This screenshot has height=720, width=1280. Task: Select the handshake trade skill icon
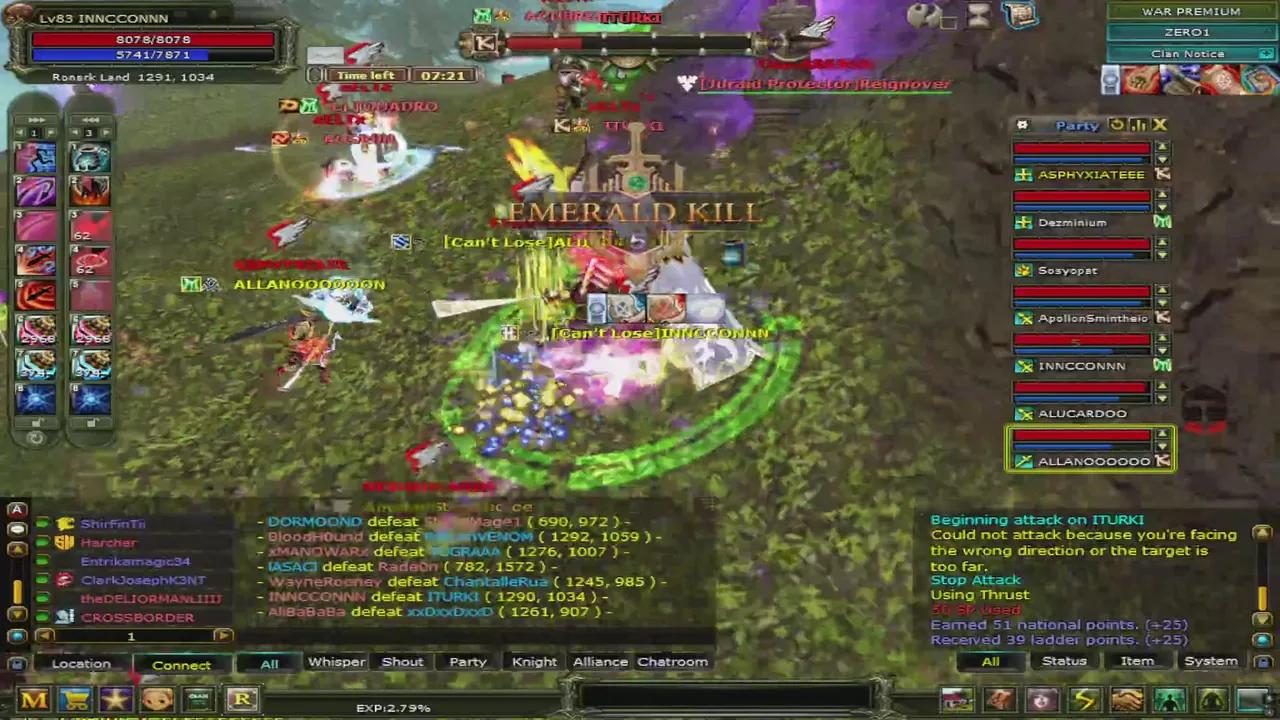(1126, 700)
